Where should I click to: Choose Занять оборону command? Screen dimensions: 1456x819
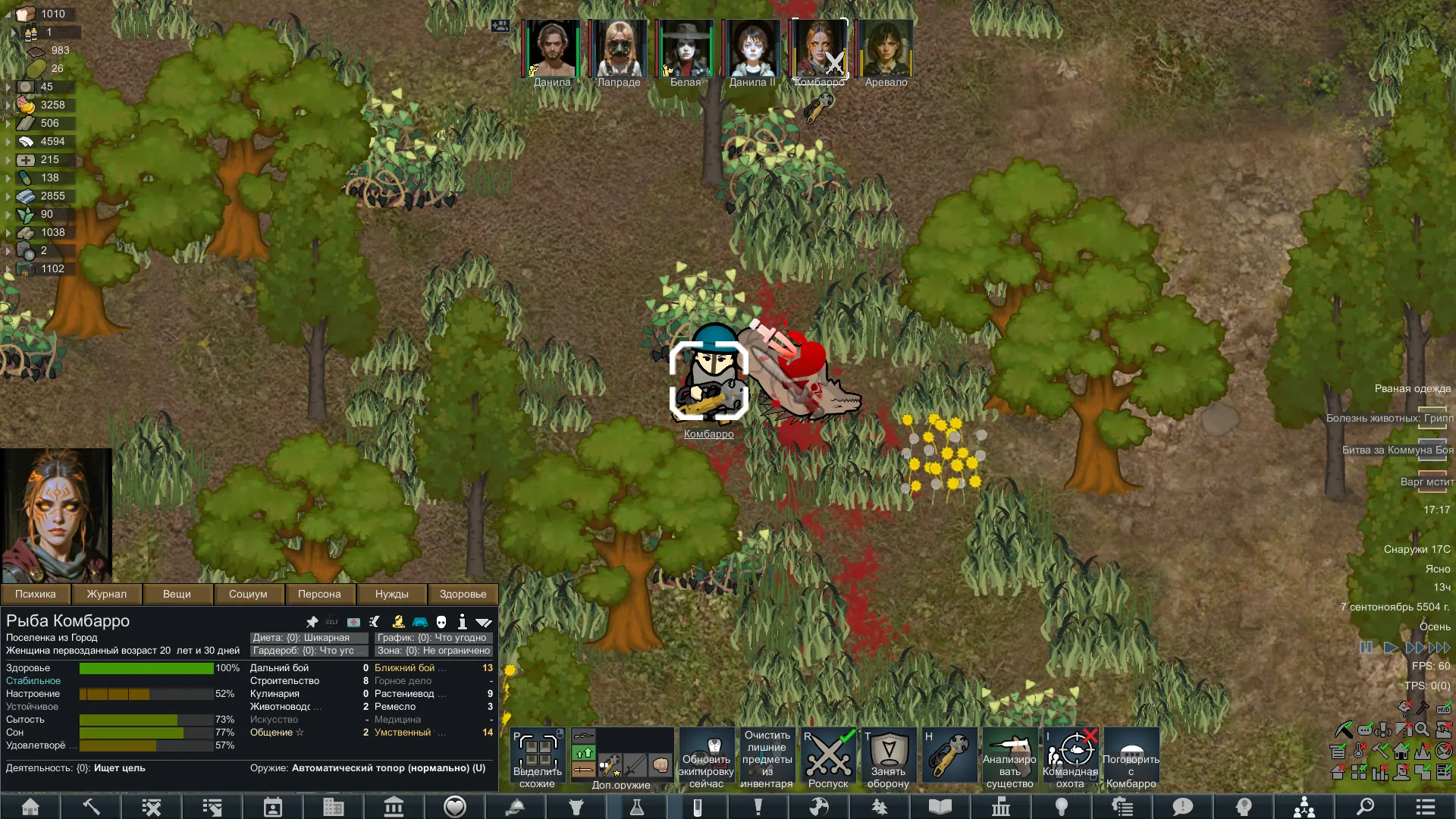[888, 758]
